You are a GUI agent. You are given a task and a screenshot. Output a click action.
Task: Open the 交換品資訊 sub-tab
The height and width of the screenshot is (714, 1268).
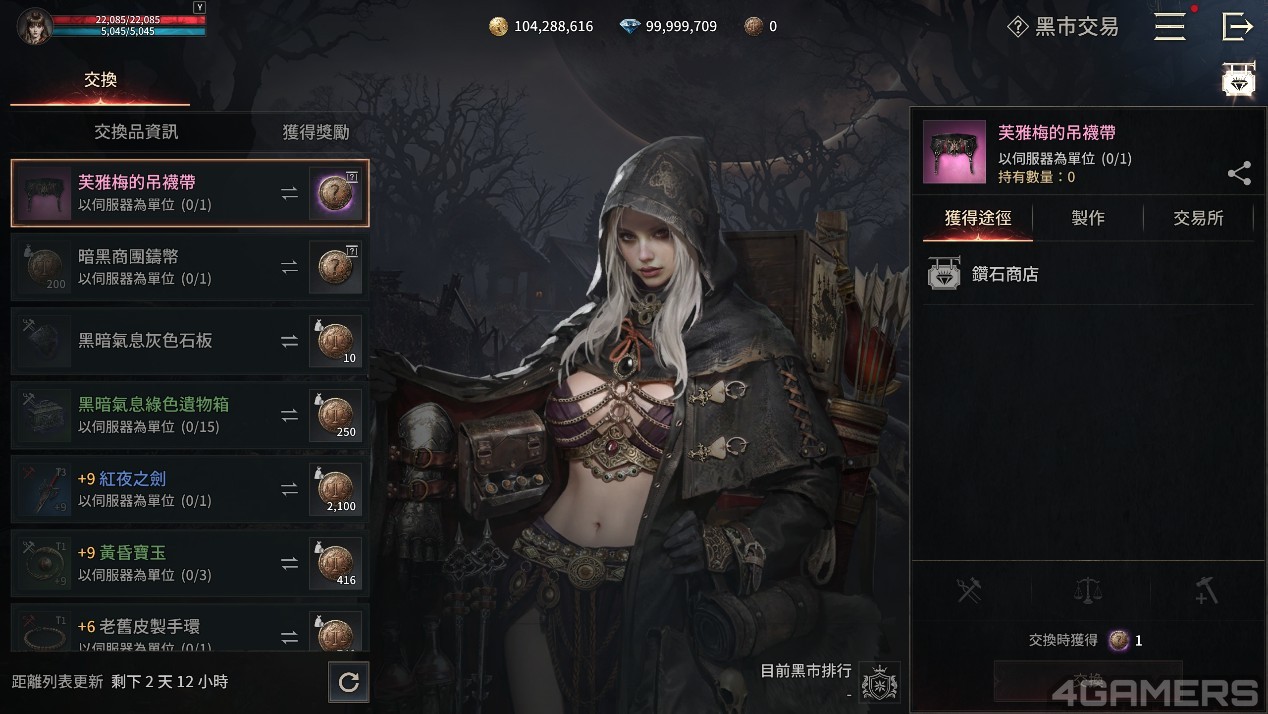pyautogui.click(x=136, y=132)
